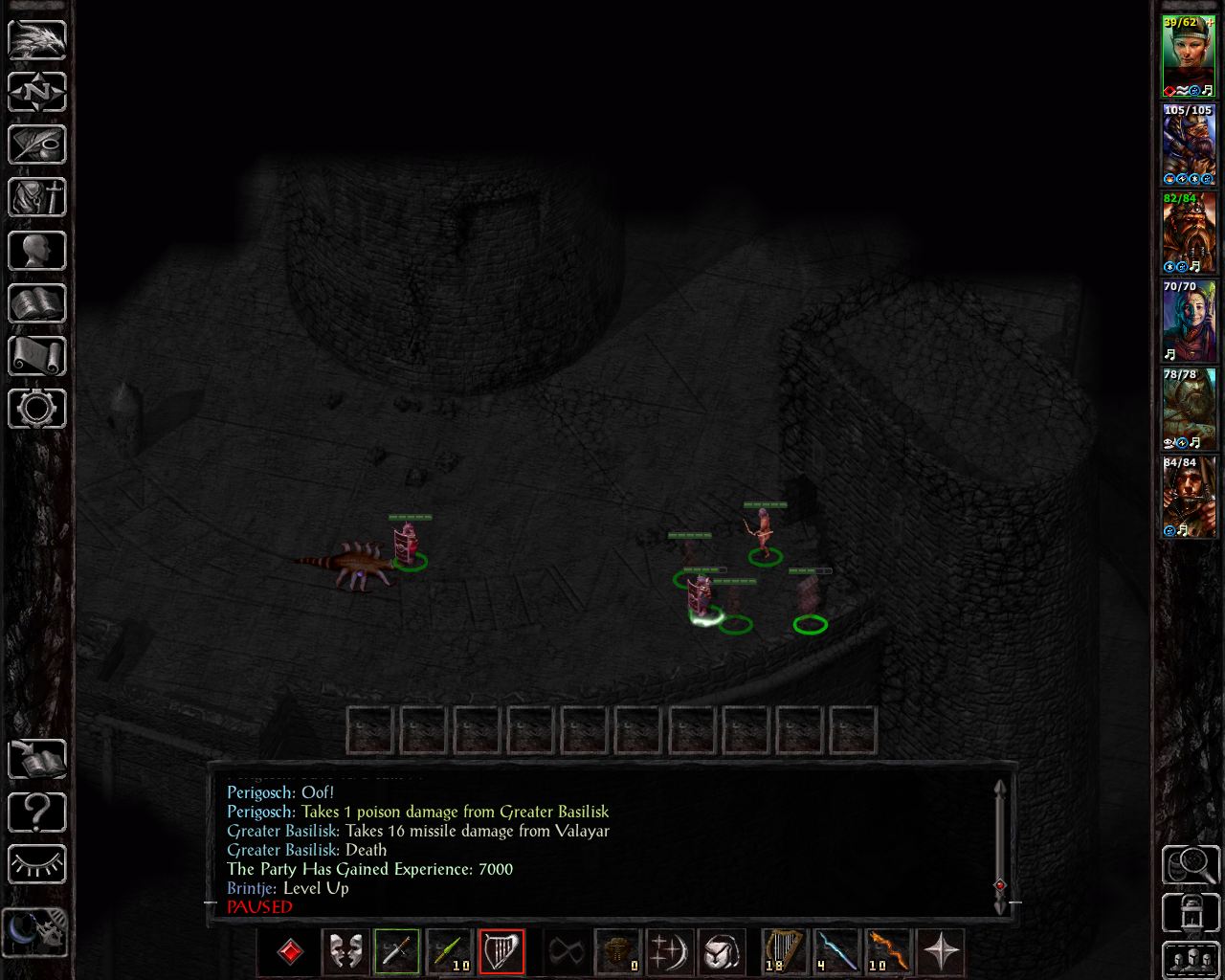Activate the red-outlined harp bard song
This screenshot has width=1225, height=980.
click(x=501, y=951)
